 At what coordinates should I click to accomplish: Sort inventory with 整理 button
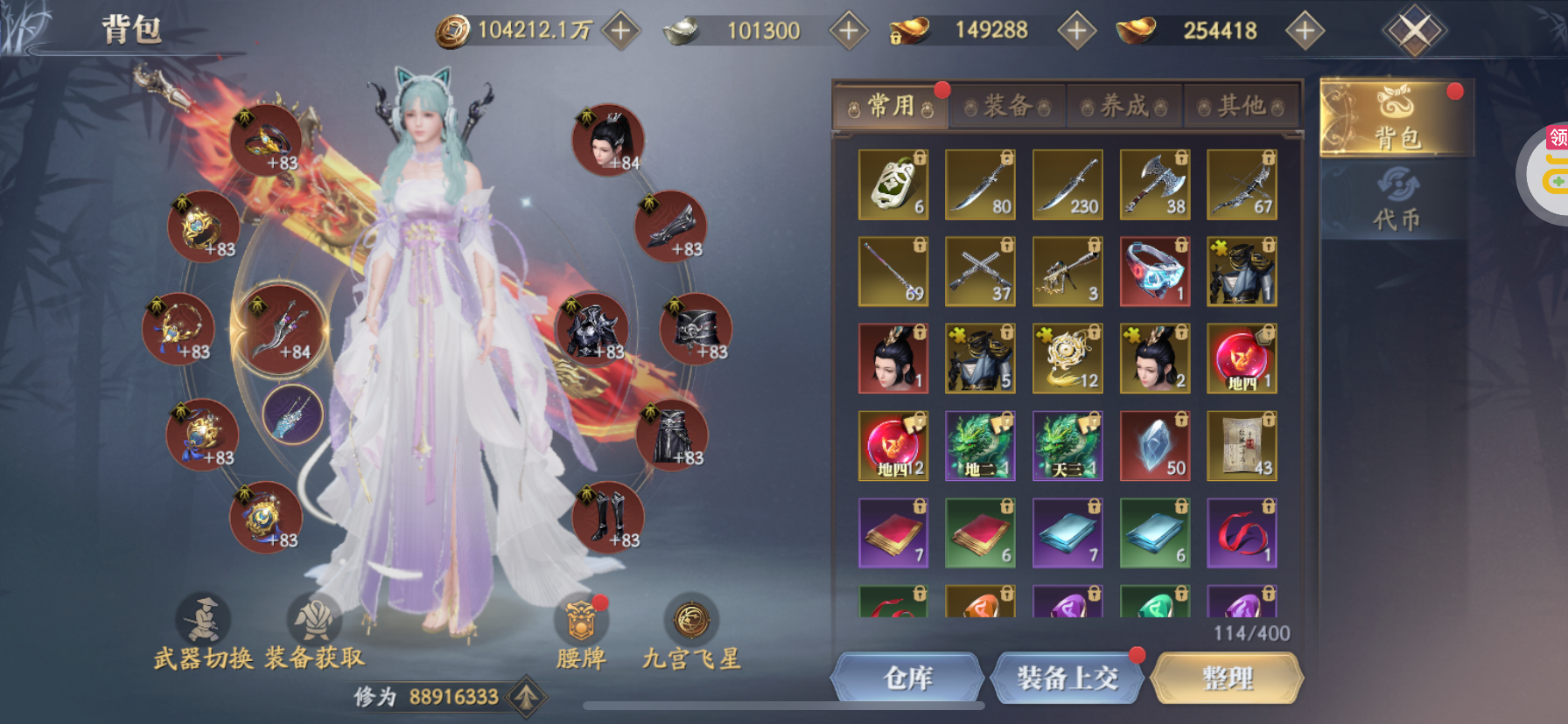point(1227,678)
